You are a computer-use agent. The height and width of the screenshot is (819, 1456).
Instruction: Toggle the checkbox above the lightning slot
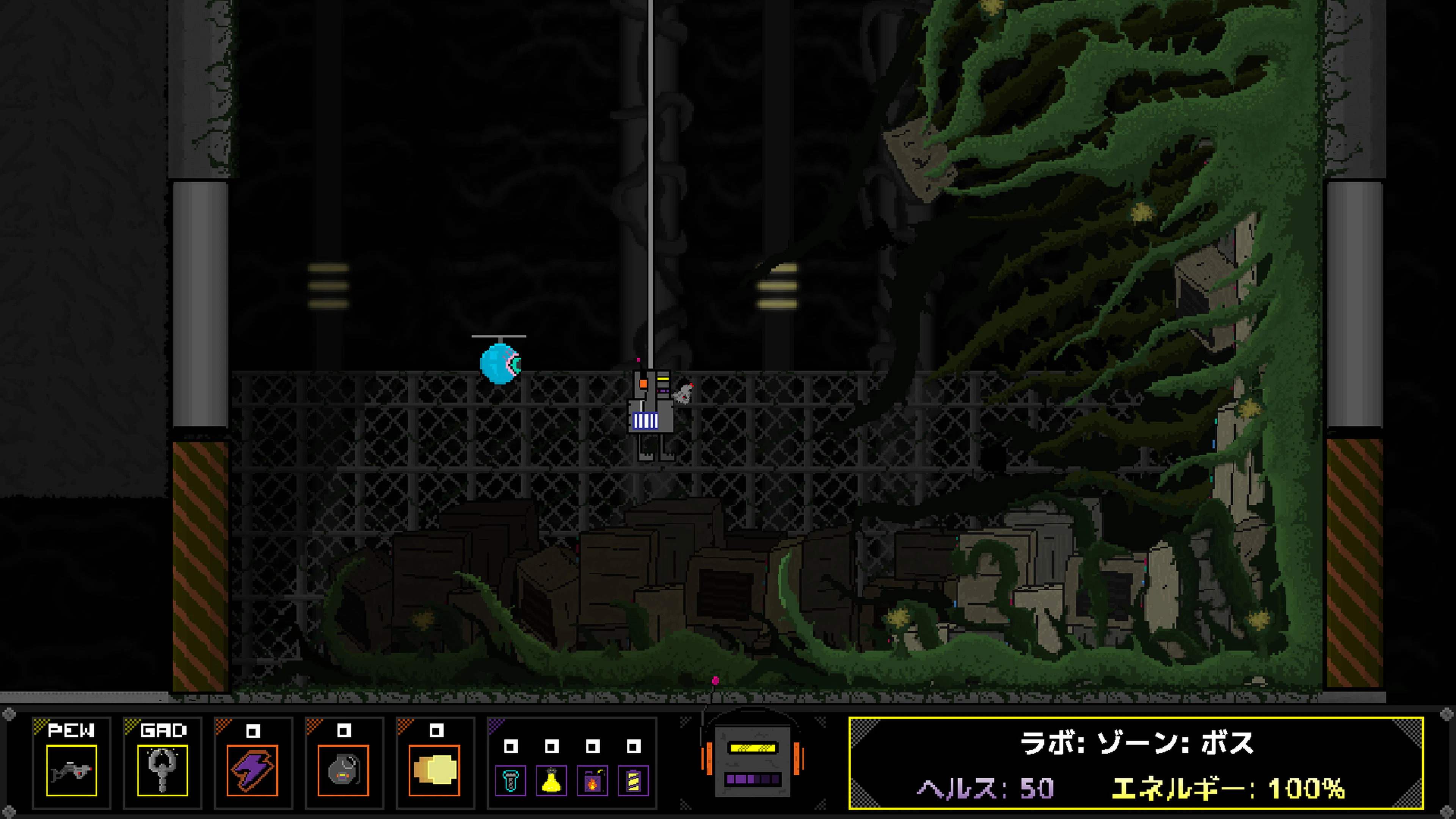tap(253, 731)
